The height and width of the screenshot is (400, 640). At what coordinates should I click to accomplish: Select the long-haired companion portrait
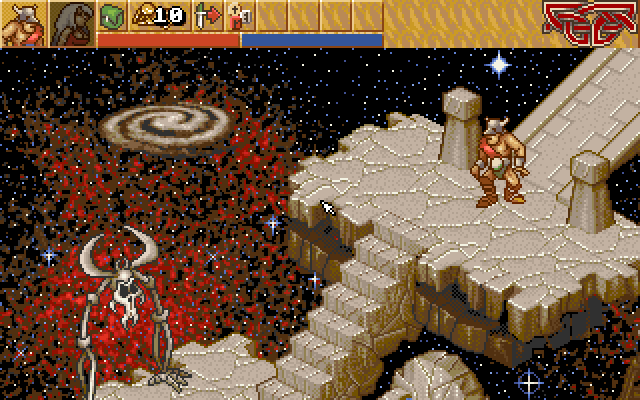(x=71, y=24)
